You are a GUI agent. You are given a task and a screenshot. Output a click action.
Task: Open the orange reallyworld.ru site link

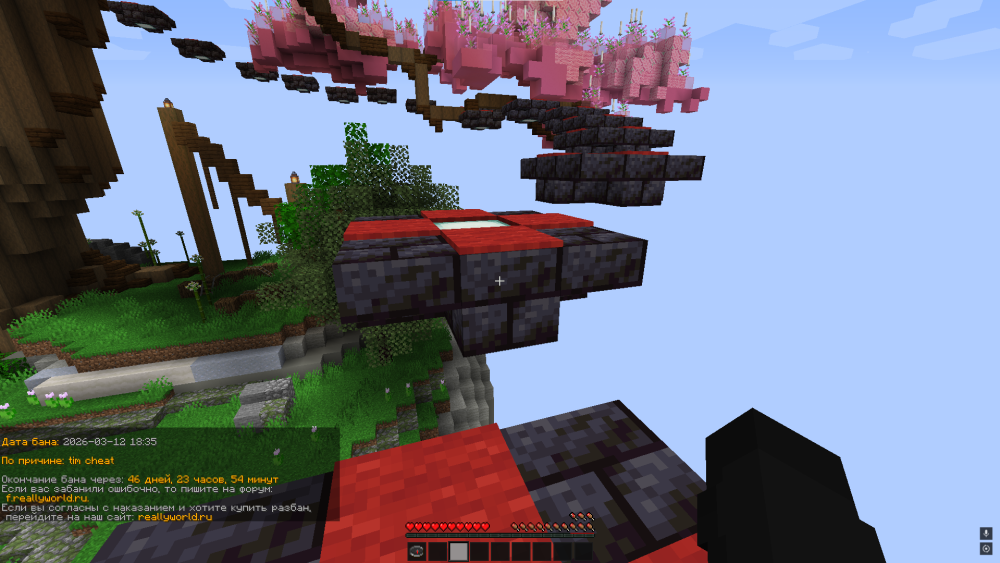click(x=175, y=517)
